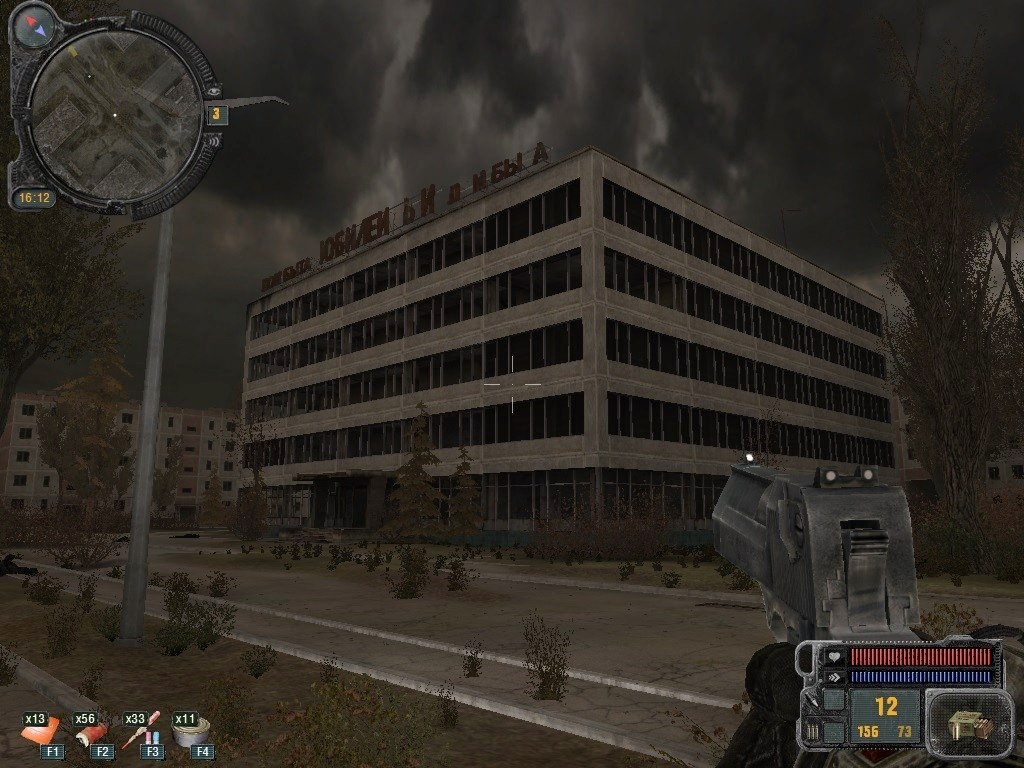This screenshot has height=768, width=1024.
Task: Select the yellow marker on the minimap
Action: point(73,50)
